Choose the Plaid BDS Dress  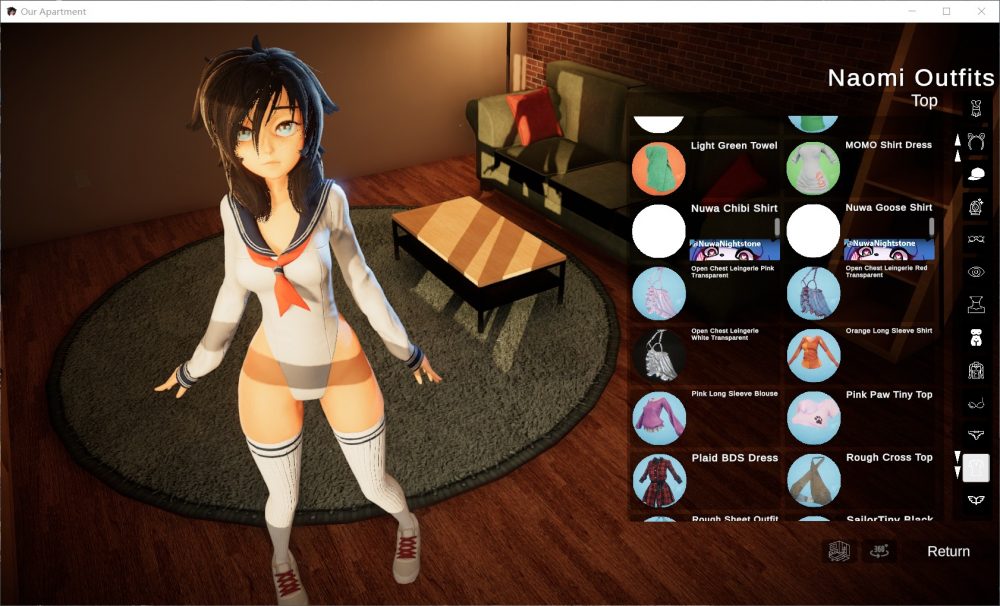coord(659,480)
